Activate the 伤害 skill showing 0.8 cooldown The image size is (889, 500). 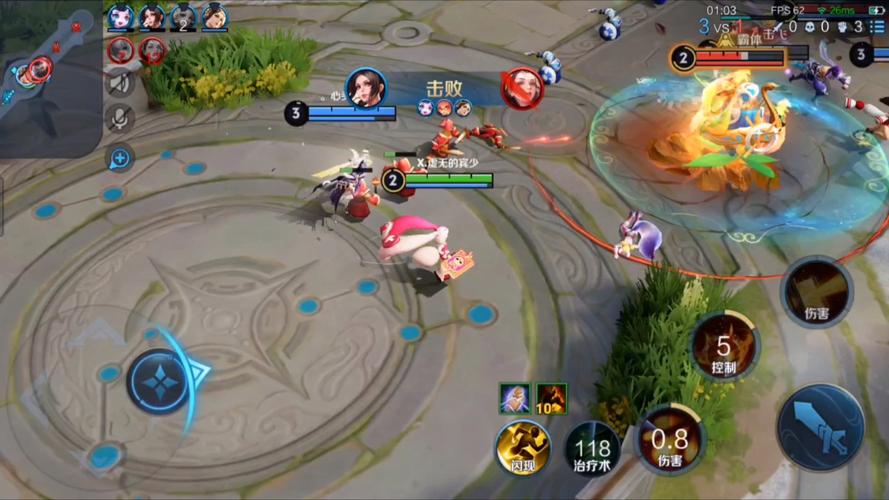tap(669, 439)
